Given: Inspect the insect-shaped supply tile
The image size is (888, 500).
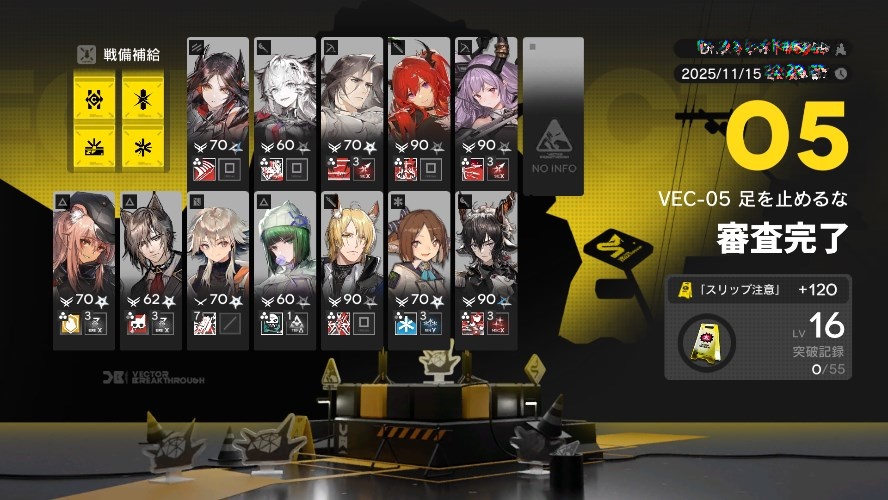Looking at the screenshot, I should pos(143,98).
